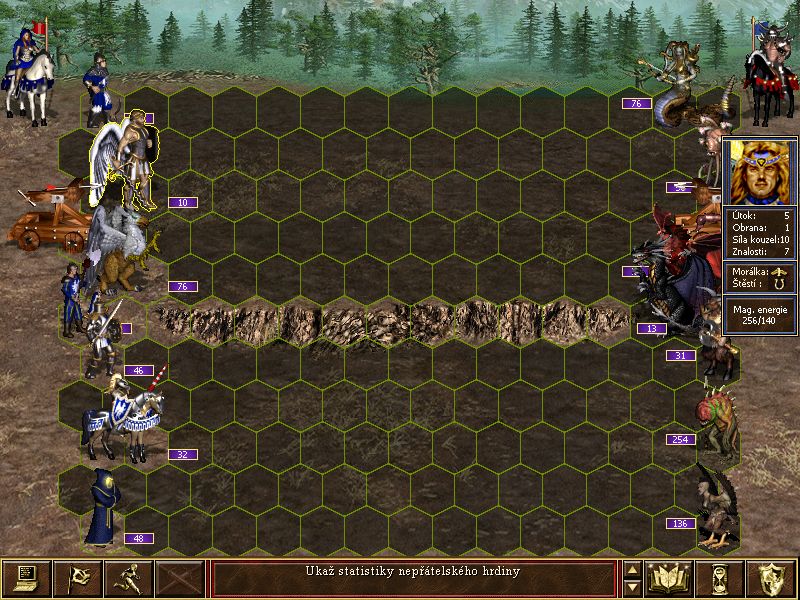Defend with the shield button

point(772,578)
